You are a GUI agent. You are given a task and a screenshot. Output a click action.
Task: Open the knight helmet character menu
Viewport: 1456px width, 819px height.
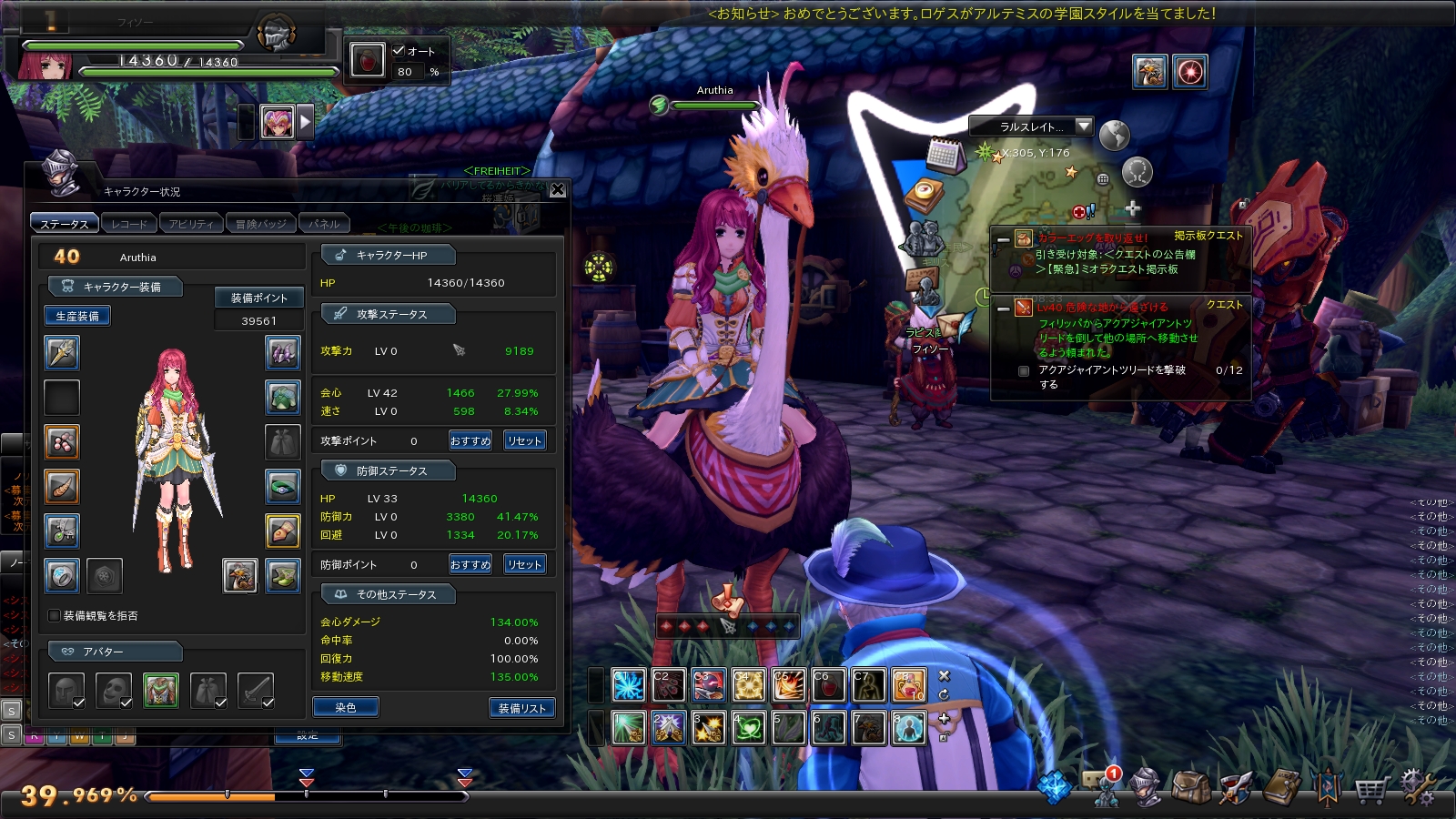click(x=1146, y=787)
